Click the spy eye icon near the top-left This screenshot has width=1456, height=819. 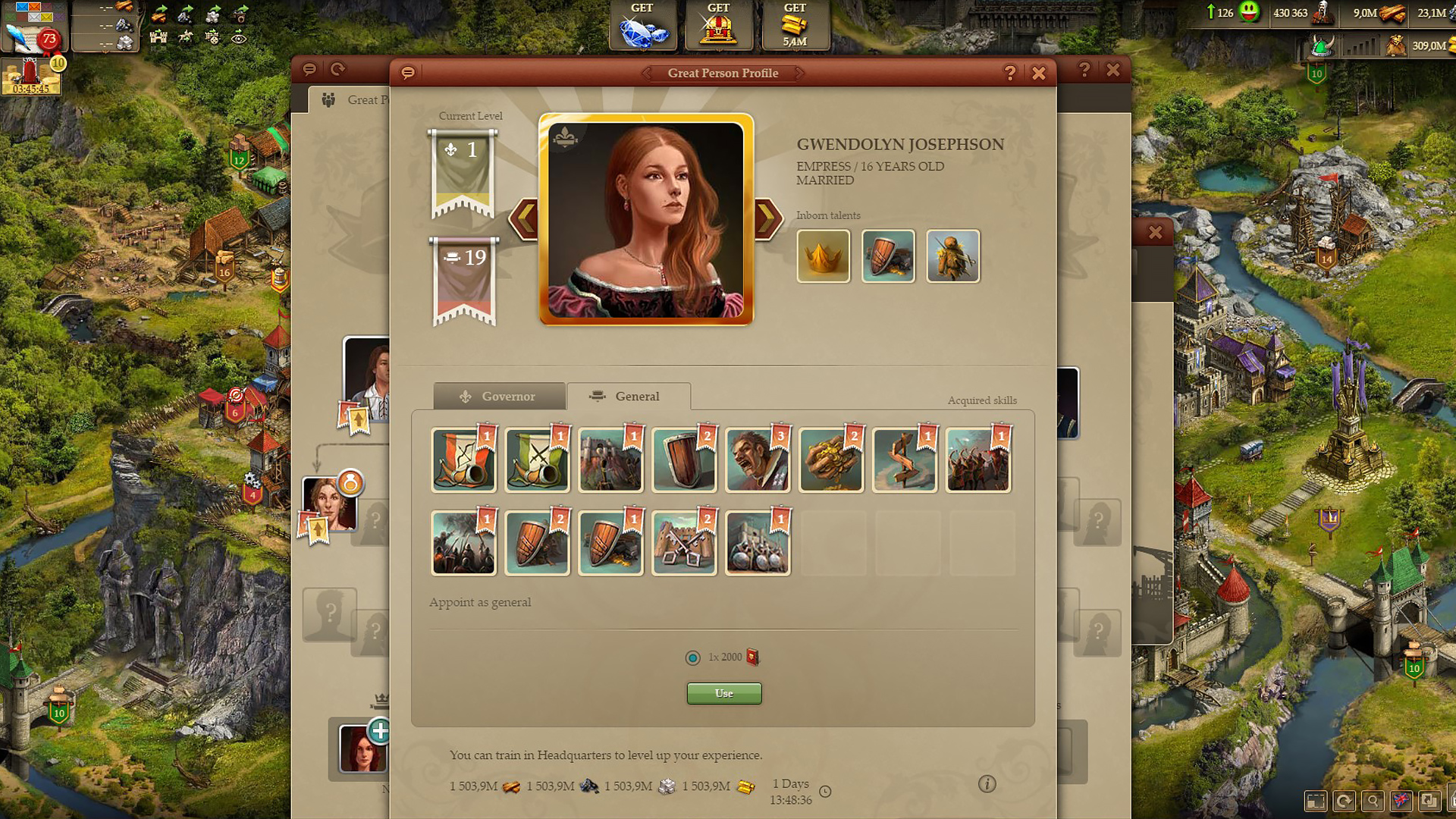coord(241,36)
